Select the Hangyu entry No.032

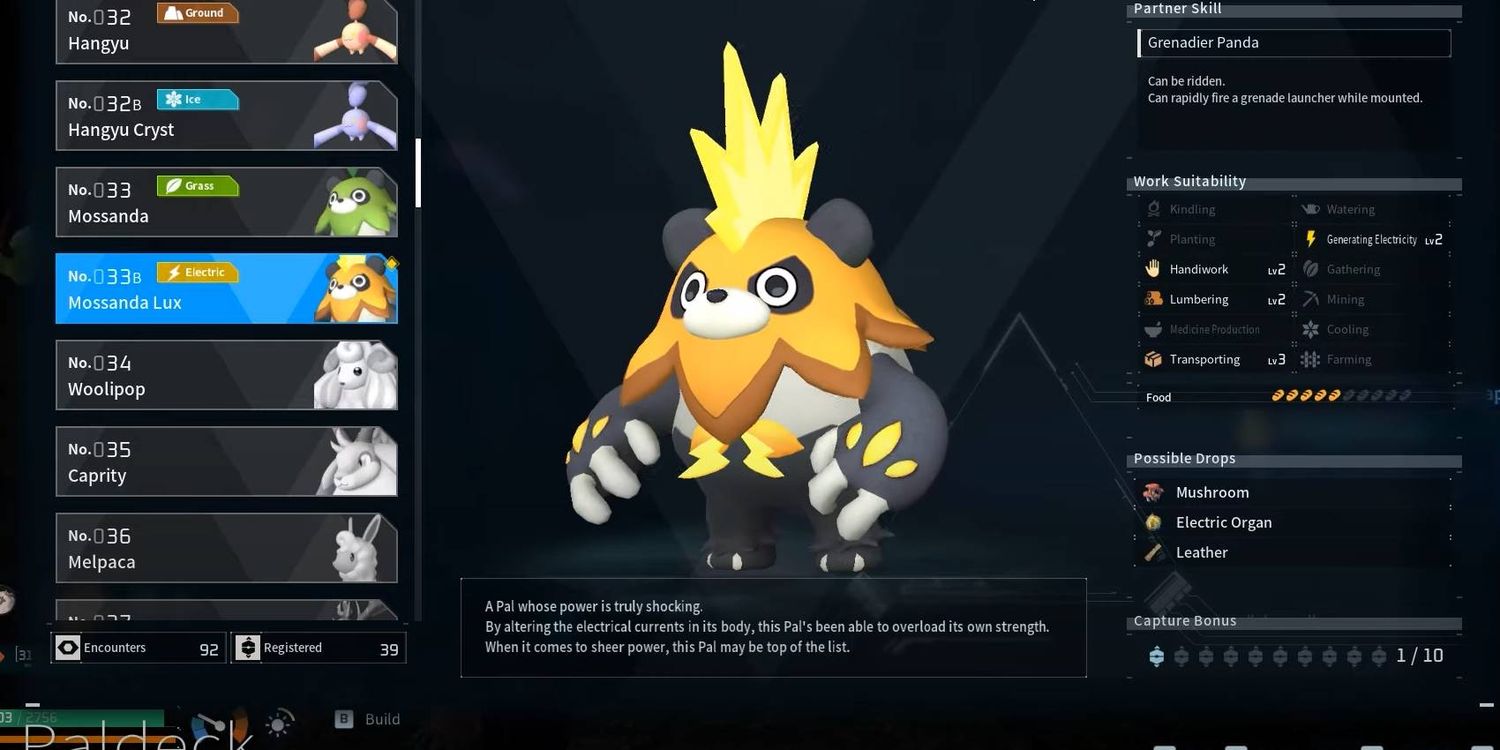point(226,31)
